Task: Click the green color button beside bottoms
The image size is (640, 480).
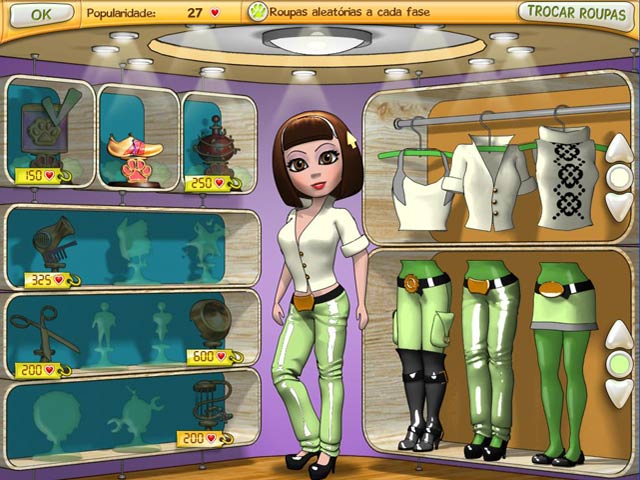Action: point(619,361)
